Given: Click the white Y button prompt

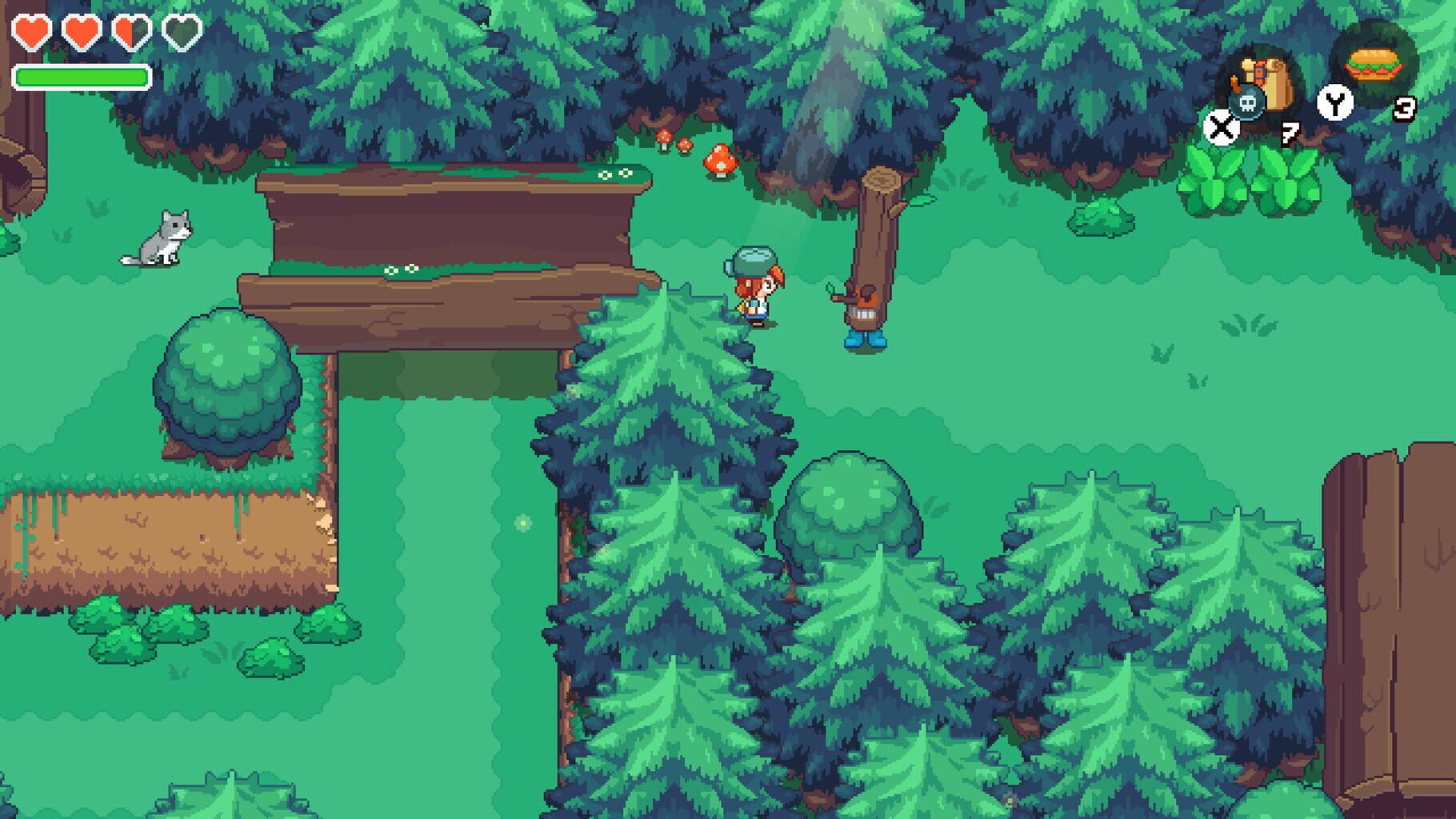Looking at the screenshot, I should tap(1334, 100).
